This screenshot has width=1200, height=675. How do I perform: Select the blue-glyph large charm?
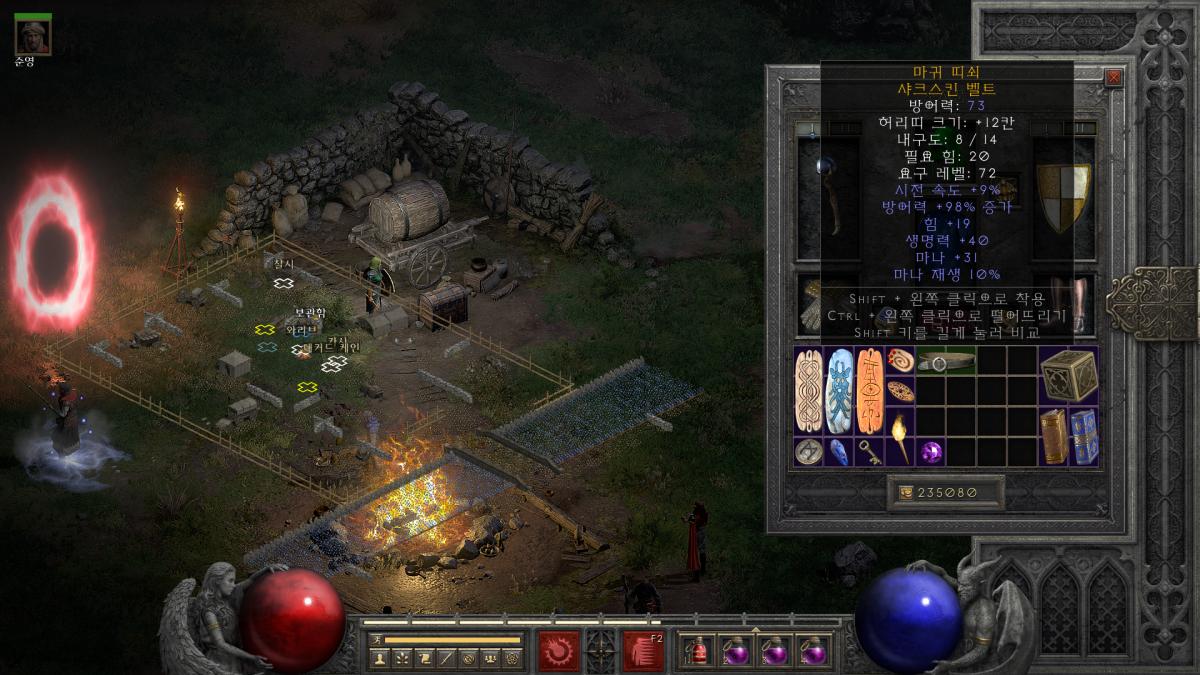coord(839,391)
